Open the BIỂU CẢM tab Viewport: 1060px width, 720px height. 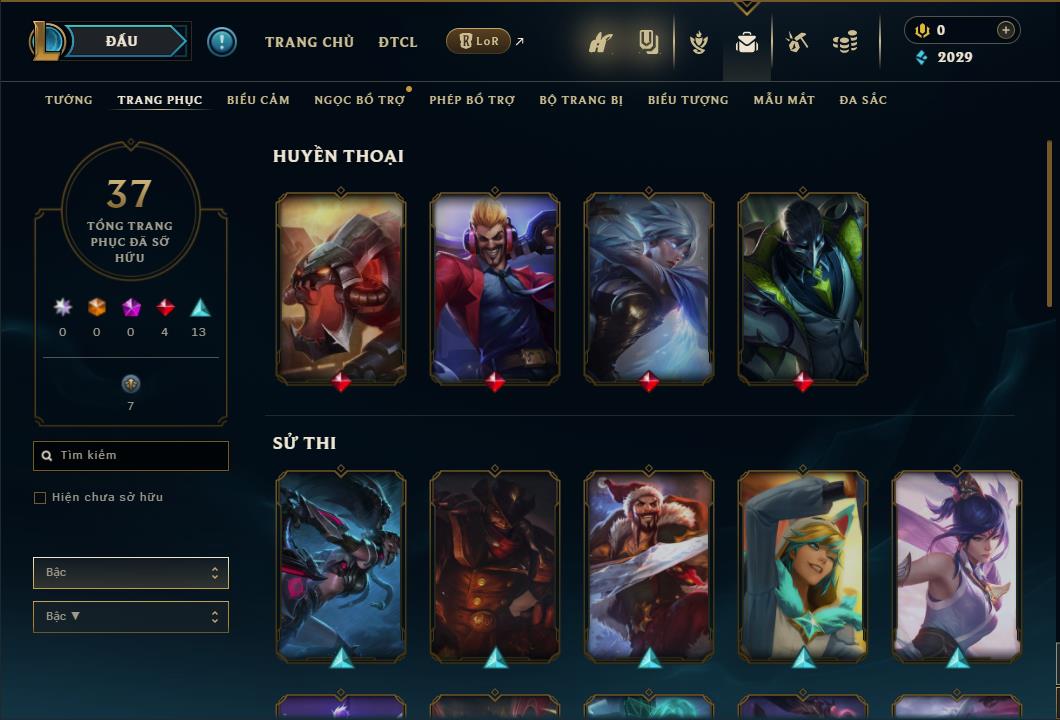click(x=258, y=100)
